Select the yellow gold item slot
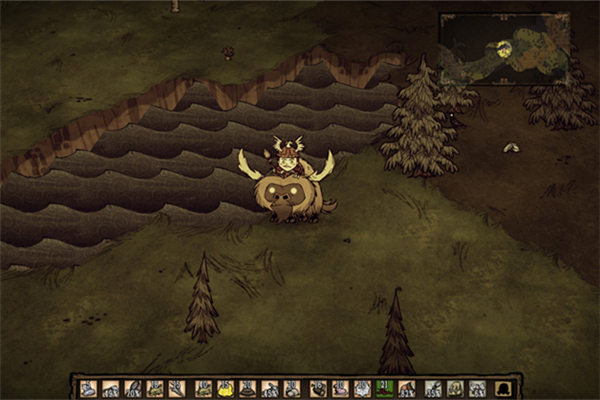 pyautogui.click(x=225, y=388)
